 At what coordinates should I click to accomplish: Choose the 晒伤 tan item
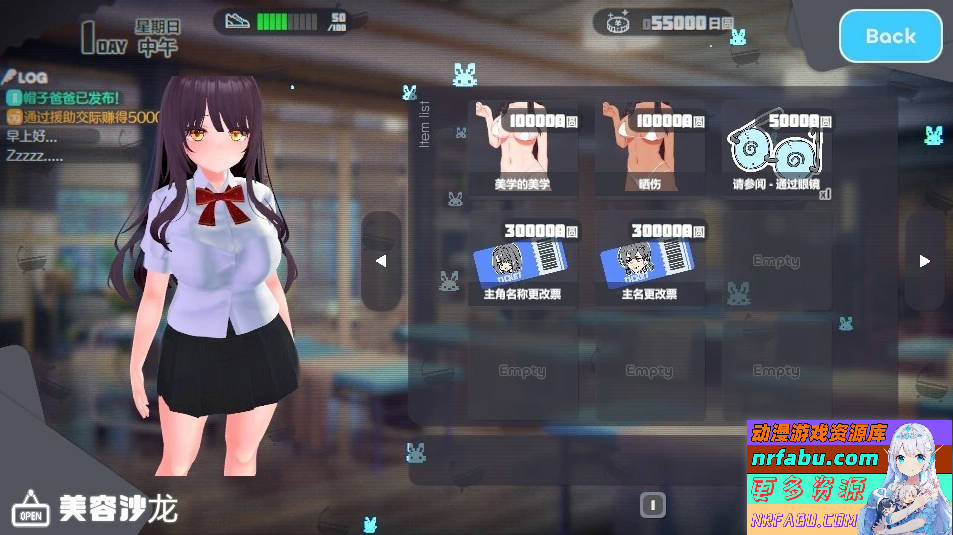[x=649, y=150]
